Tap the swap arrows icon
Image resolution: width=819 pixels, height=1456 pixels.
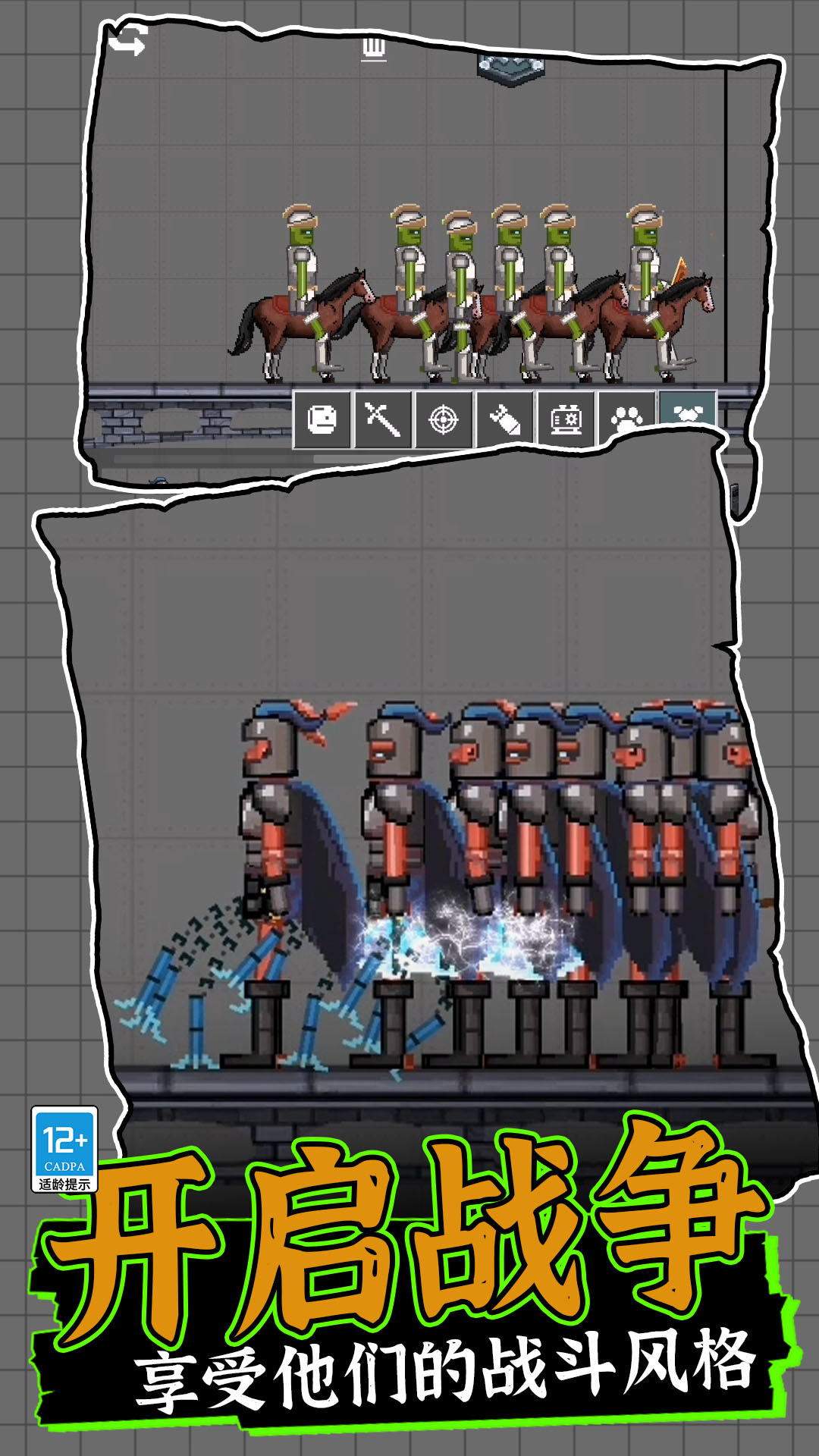coord(127,39)
